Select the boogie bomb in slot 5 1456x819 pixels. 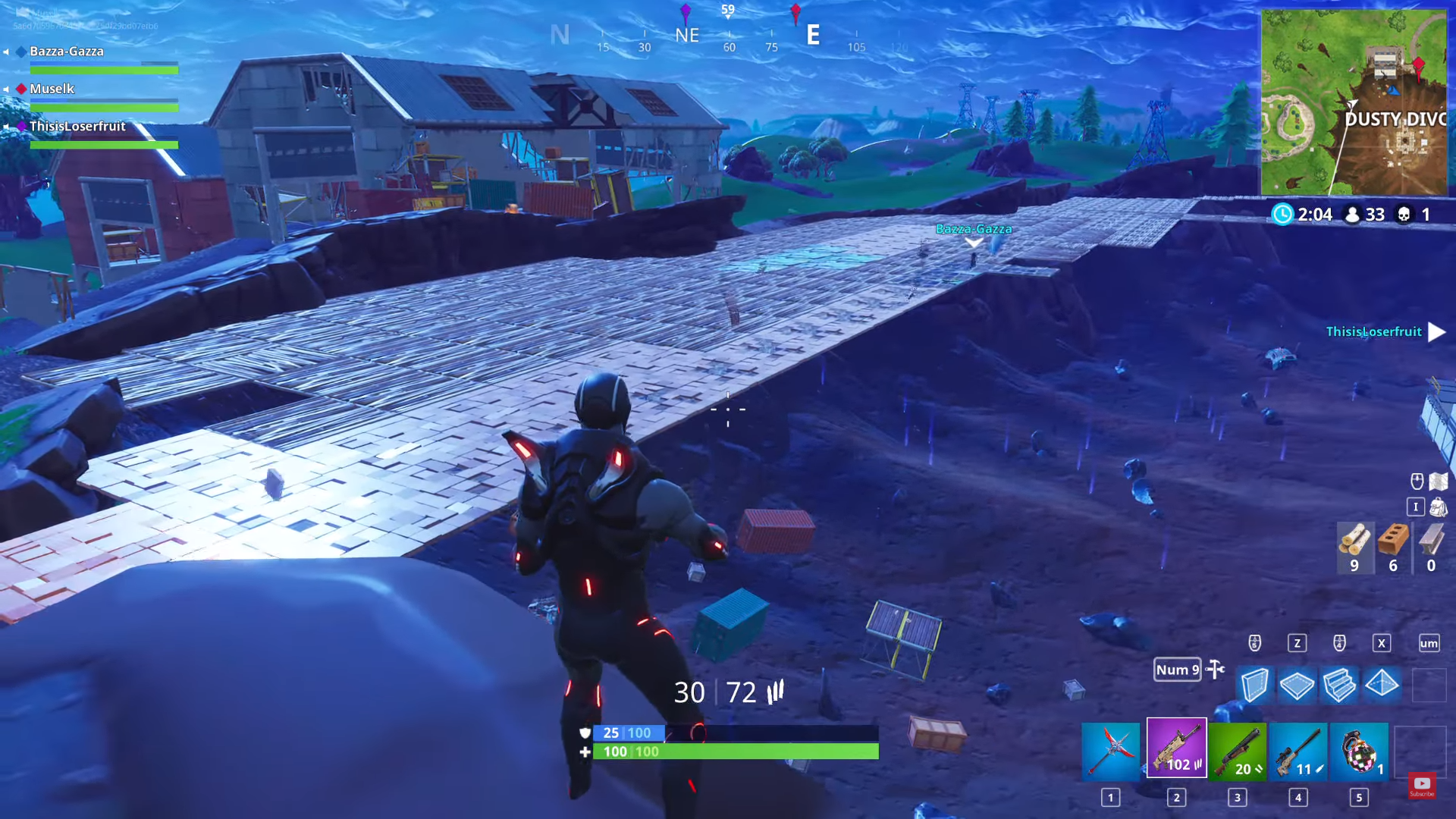coord(1358,751)
